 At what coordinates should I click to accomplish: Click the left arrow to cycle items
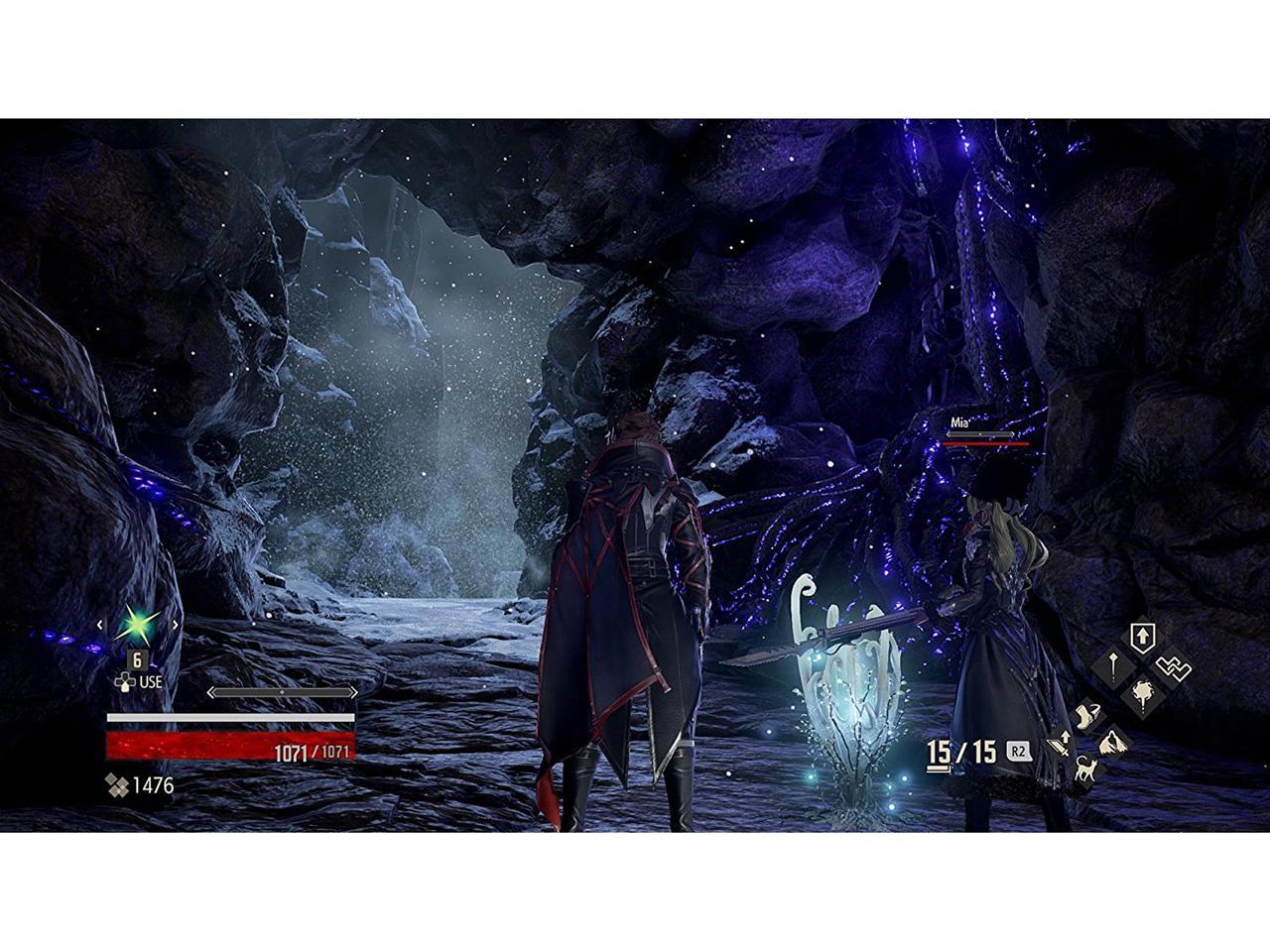(99, 625)
